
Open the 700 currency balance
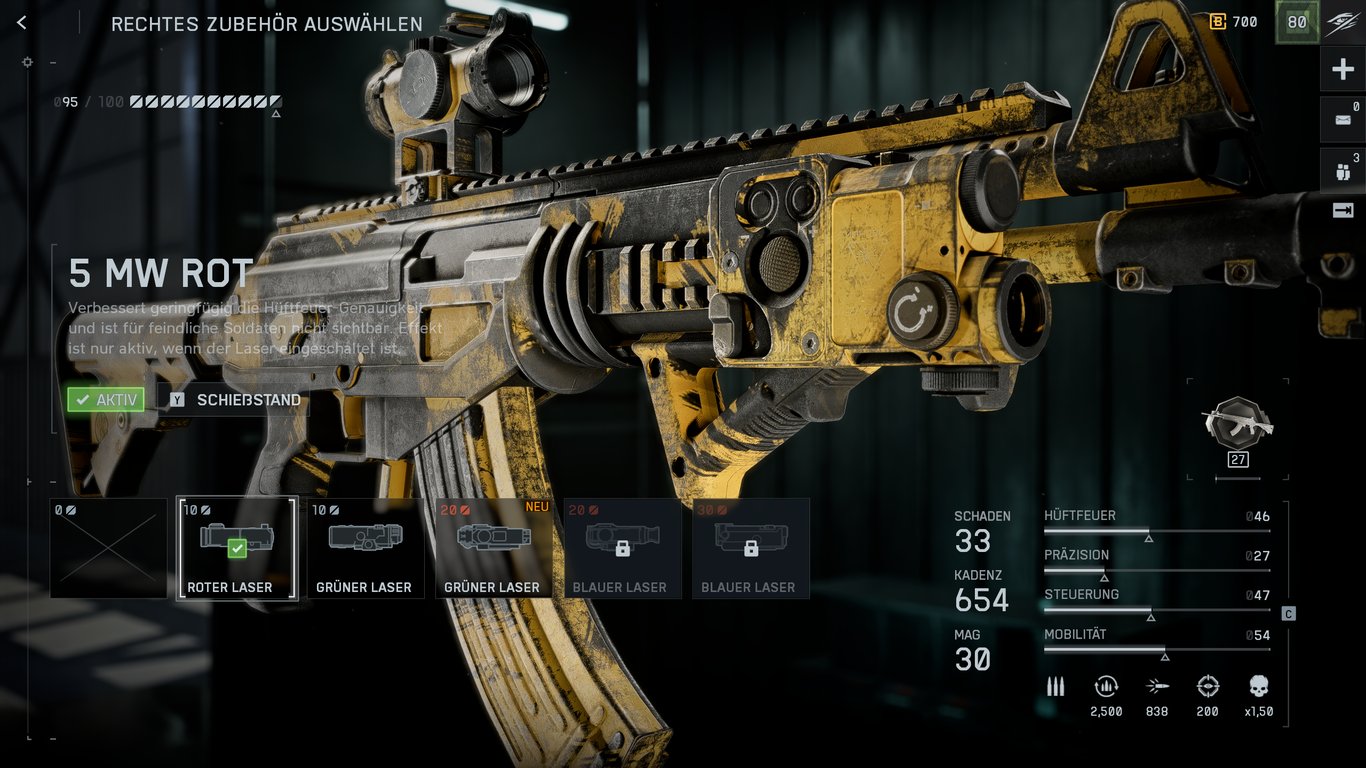[x=1234, y=22]
